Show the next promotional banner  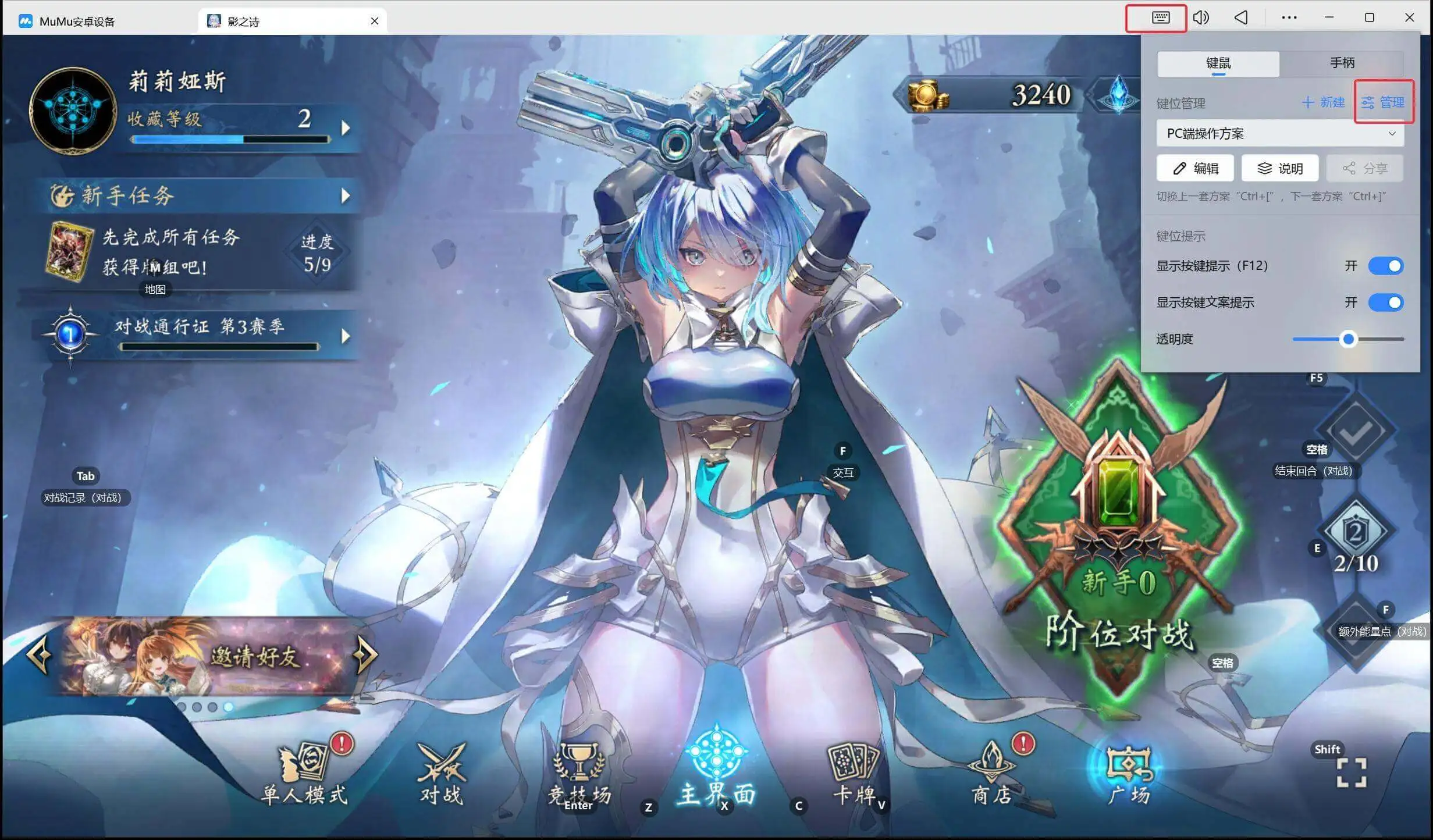click(366, 655)
